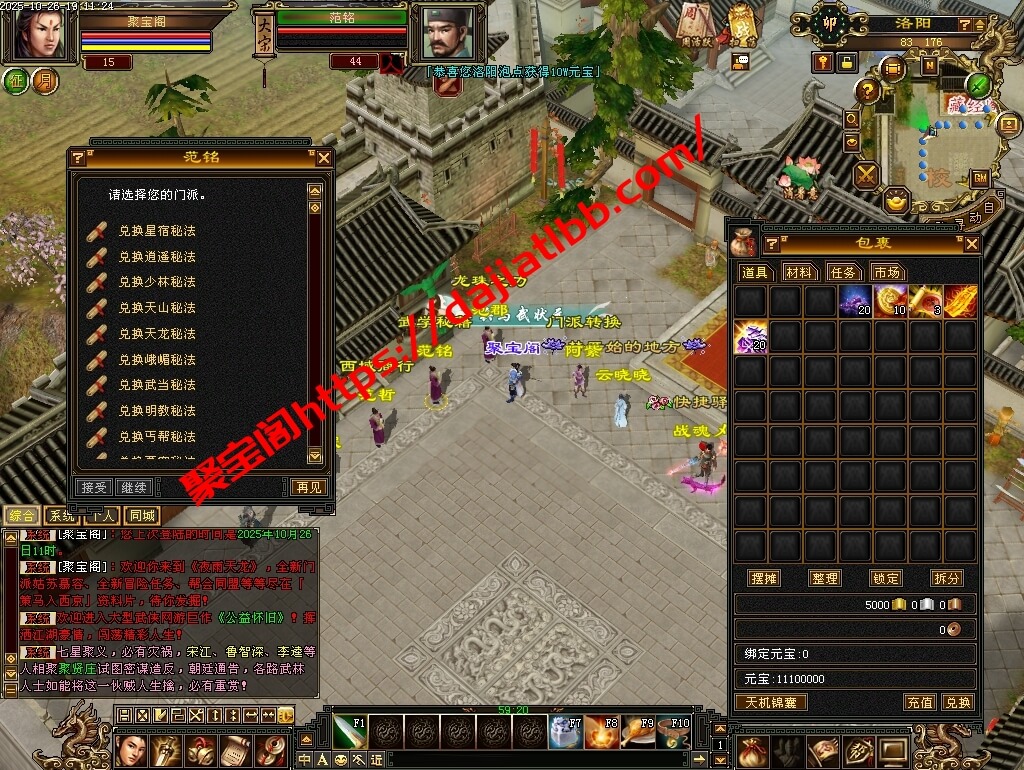Switch chat to the 同城 channel tab
The height and width of the screenshot is (770, 1024).
coord(142,516)
